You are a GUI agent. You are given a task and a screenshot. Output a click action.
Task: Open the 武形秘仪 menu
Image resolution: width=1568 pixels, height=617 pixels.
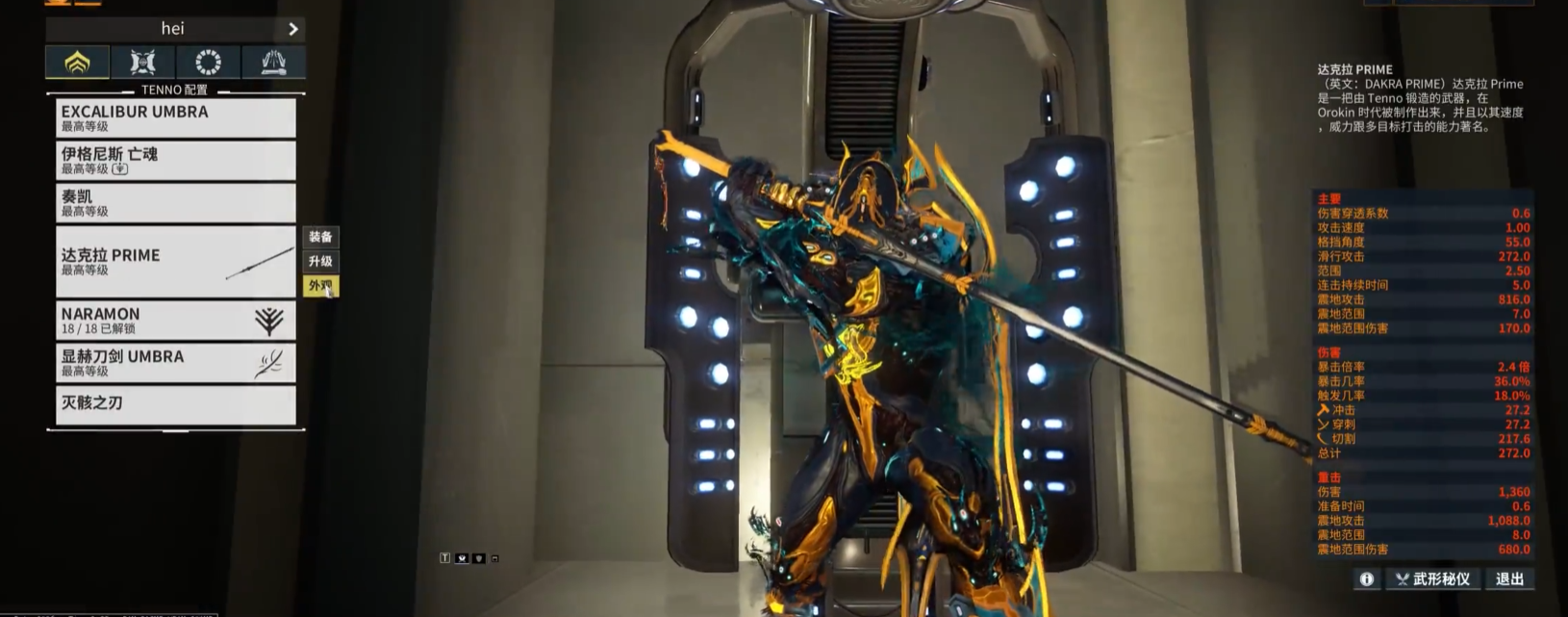point(1431,578)
